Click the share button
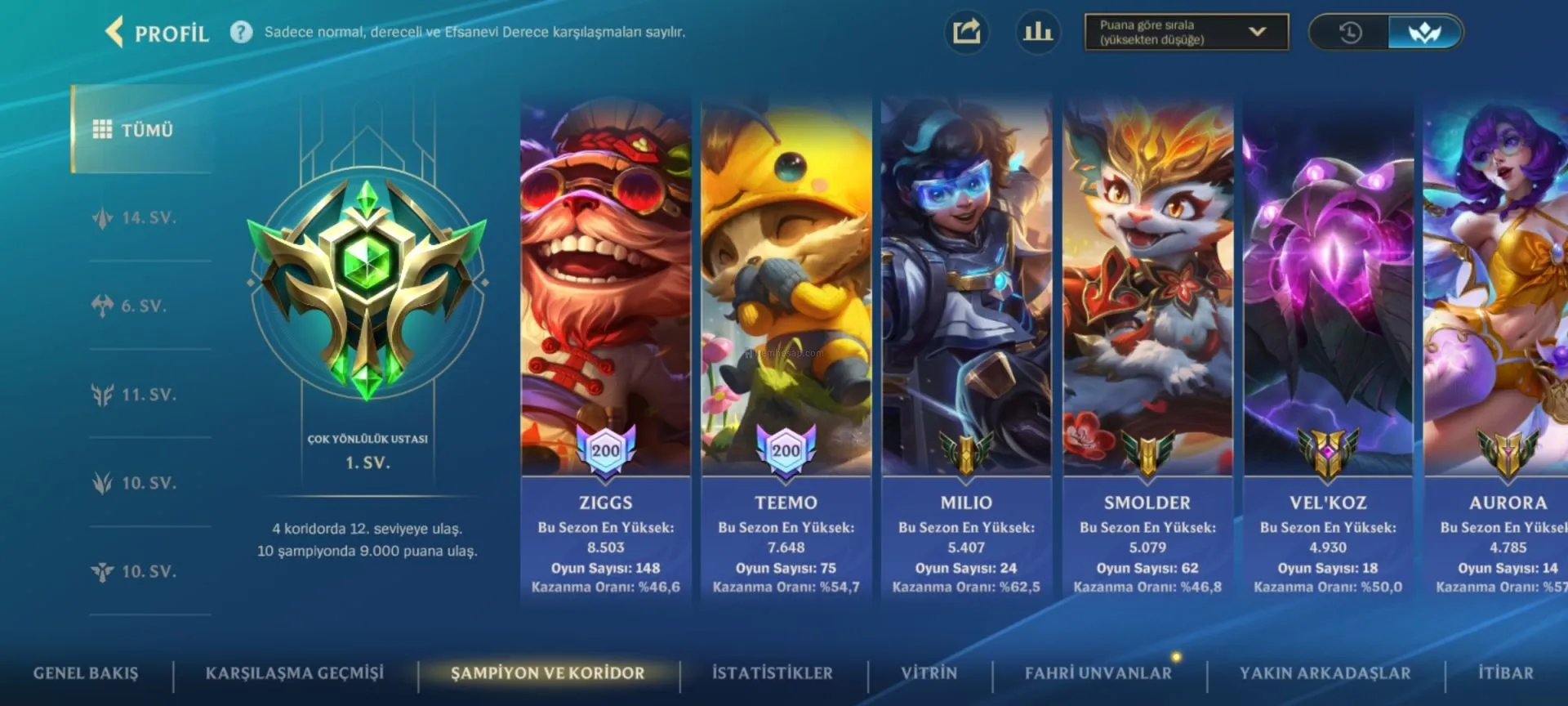Screen dimensions: 1568x706 [x=966, y=33]
